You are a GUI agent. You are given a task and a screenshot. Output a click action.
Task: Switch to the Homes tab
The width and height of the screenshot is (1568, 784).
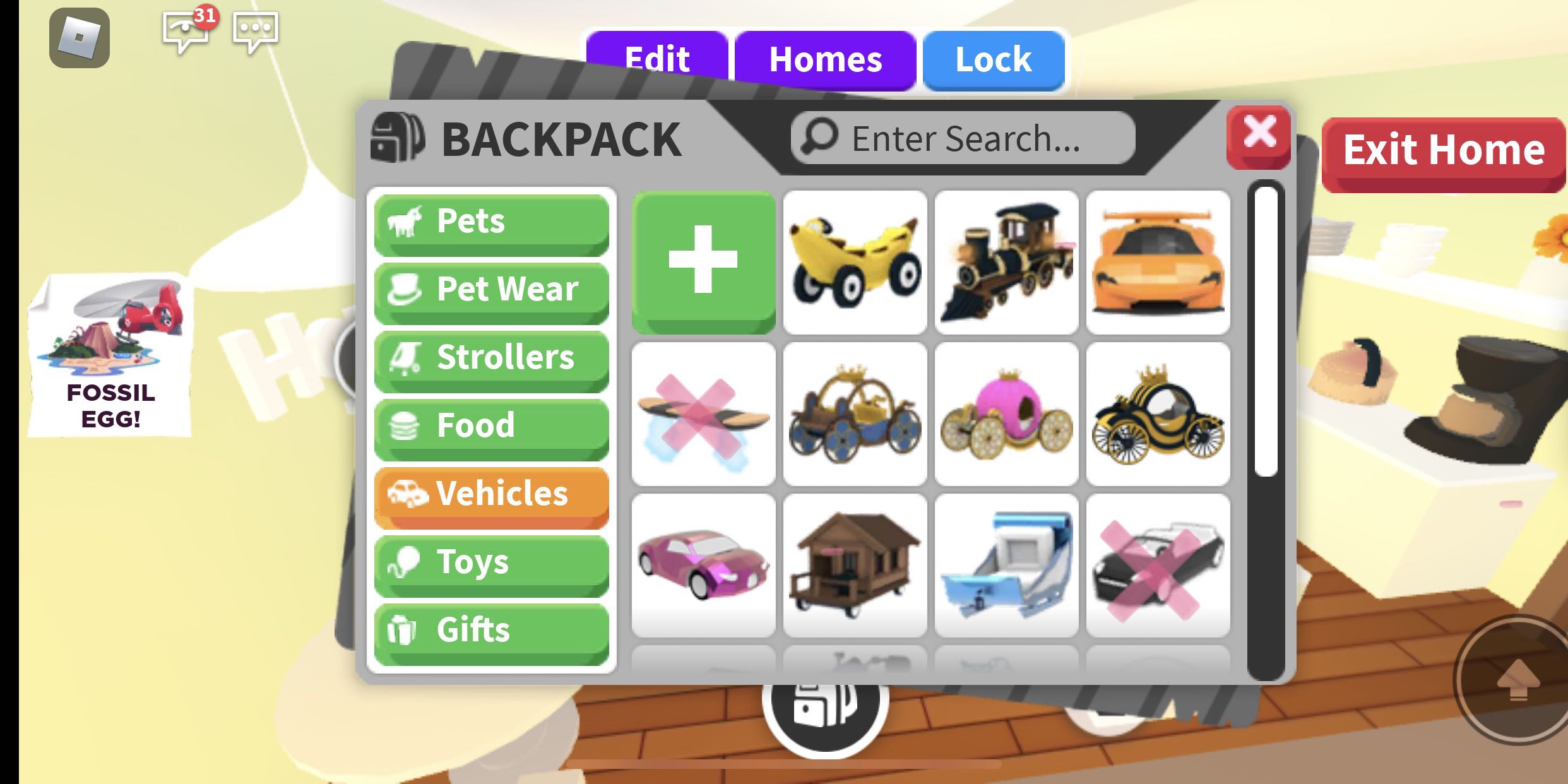[x=825, y=60]
